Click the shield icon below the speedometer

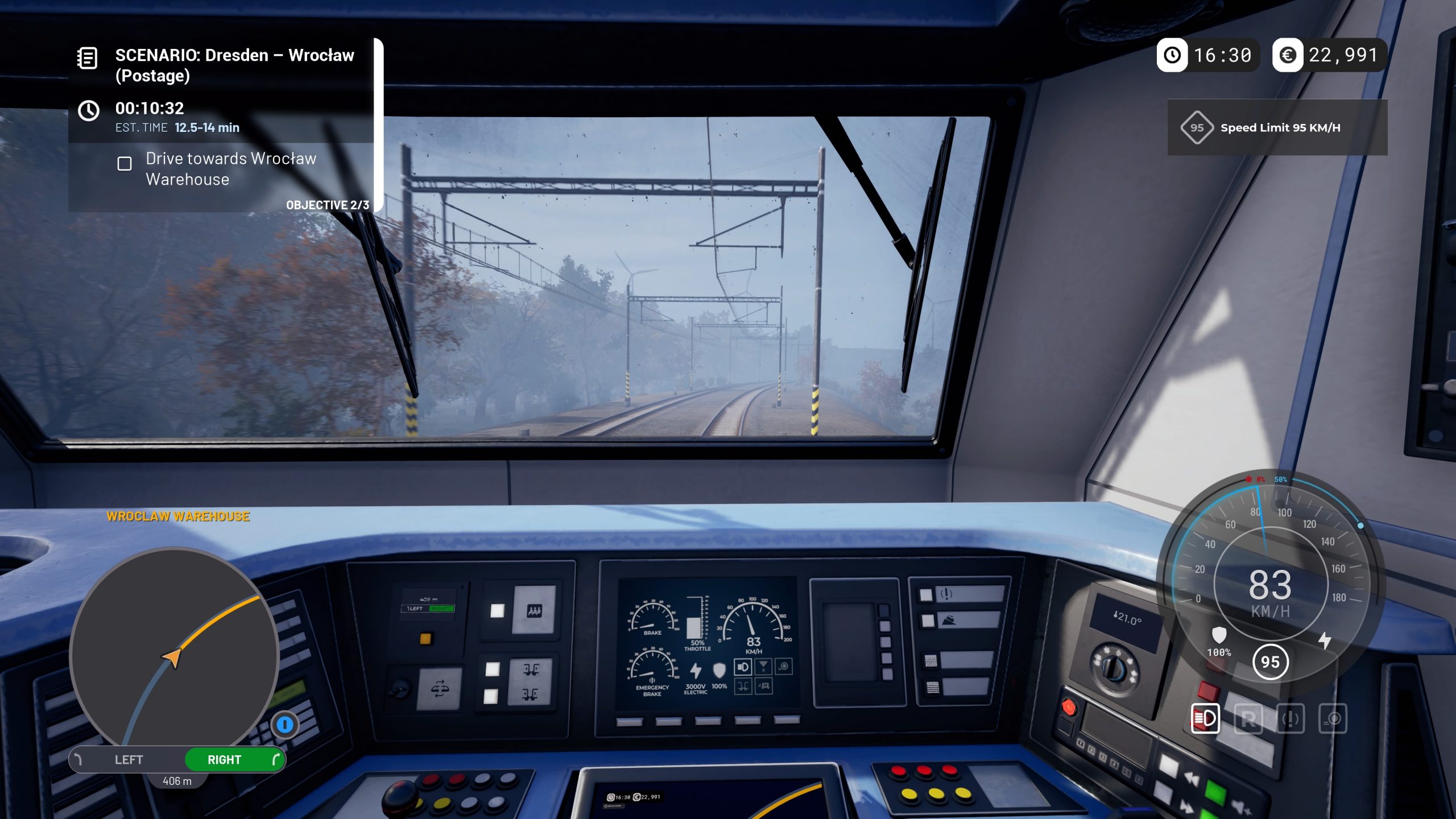[x=1219, y=635]
